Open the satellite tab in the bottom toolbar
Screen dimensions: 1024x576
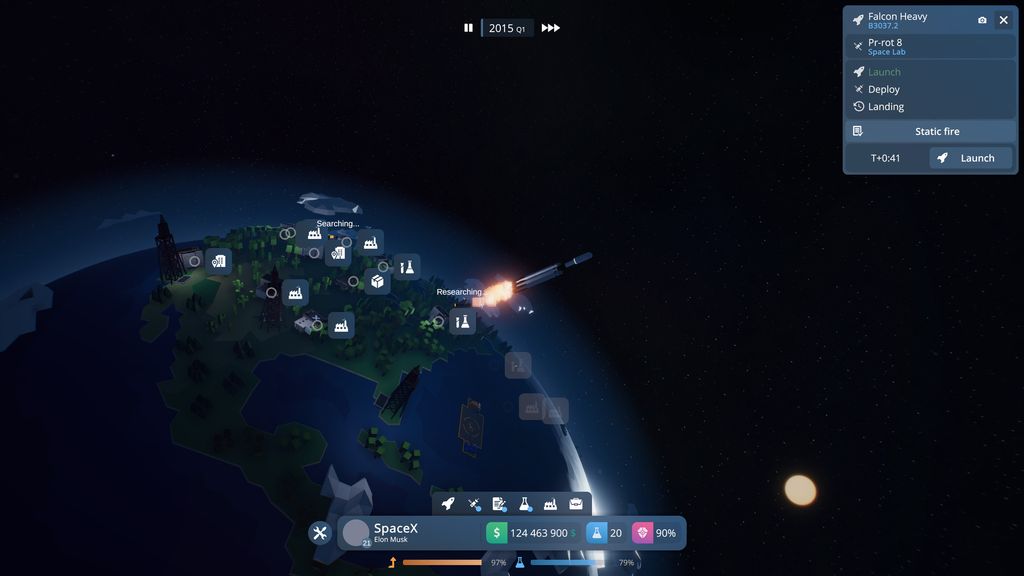pyautogui.click(x=474, y=504)
